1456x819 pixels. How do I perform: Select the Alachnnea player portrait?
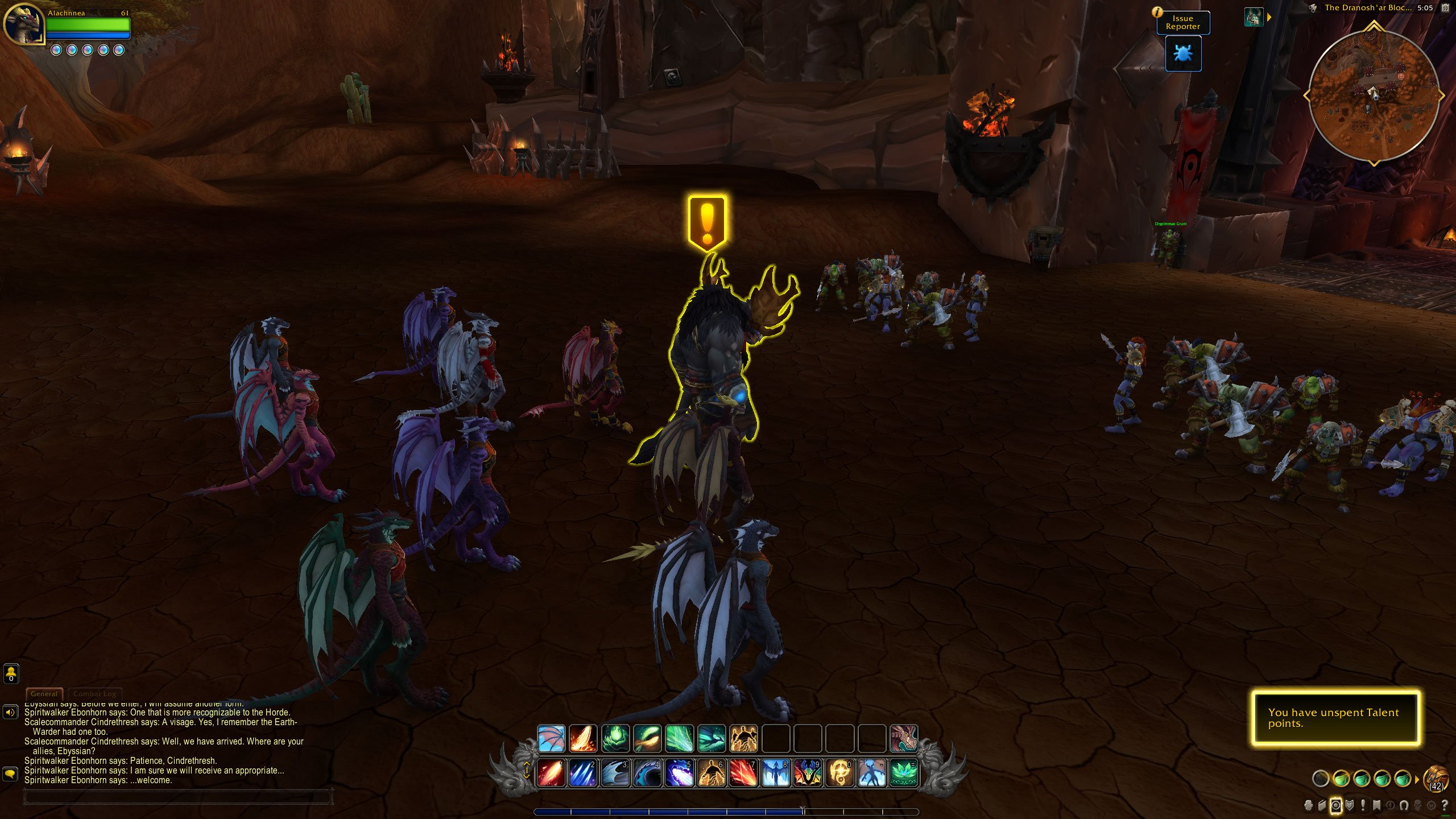pyautogui.click(x=24, y=24)
